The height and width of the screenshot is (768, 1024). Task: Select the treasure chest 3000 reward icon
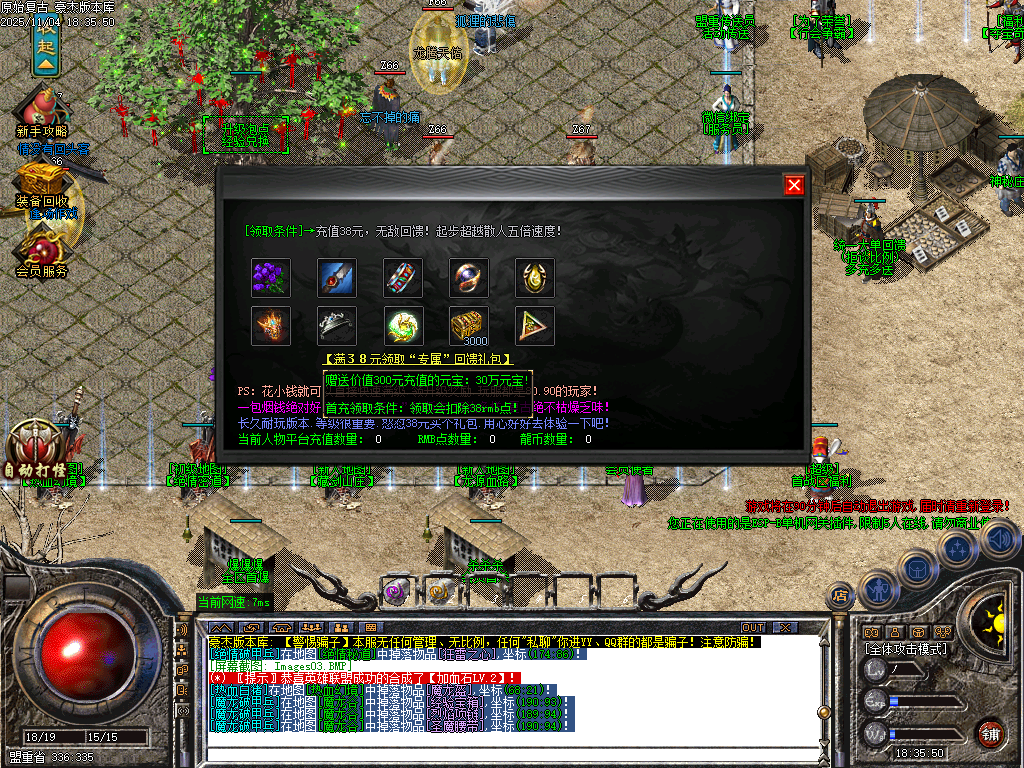click(x=469, y=326)
